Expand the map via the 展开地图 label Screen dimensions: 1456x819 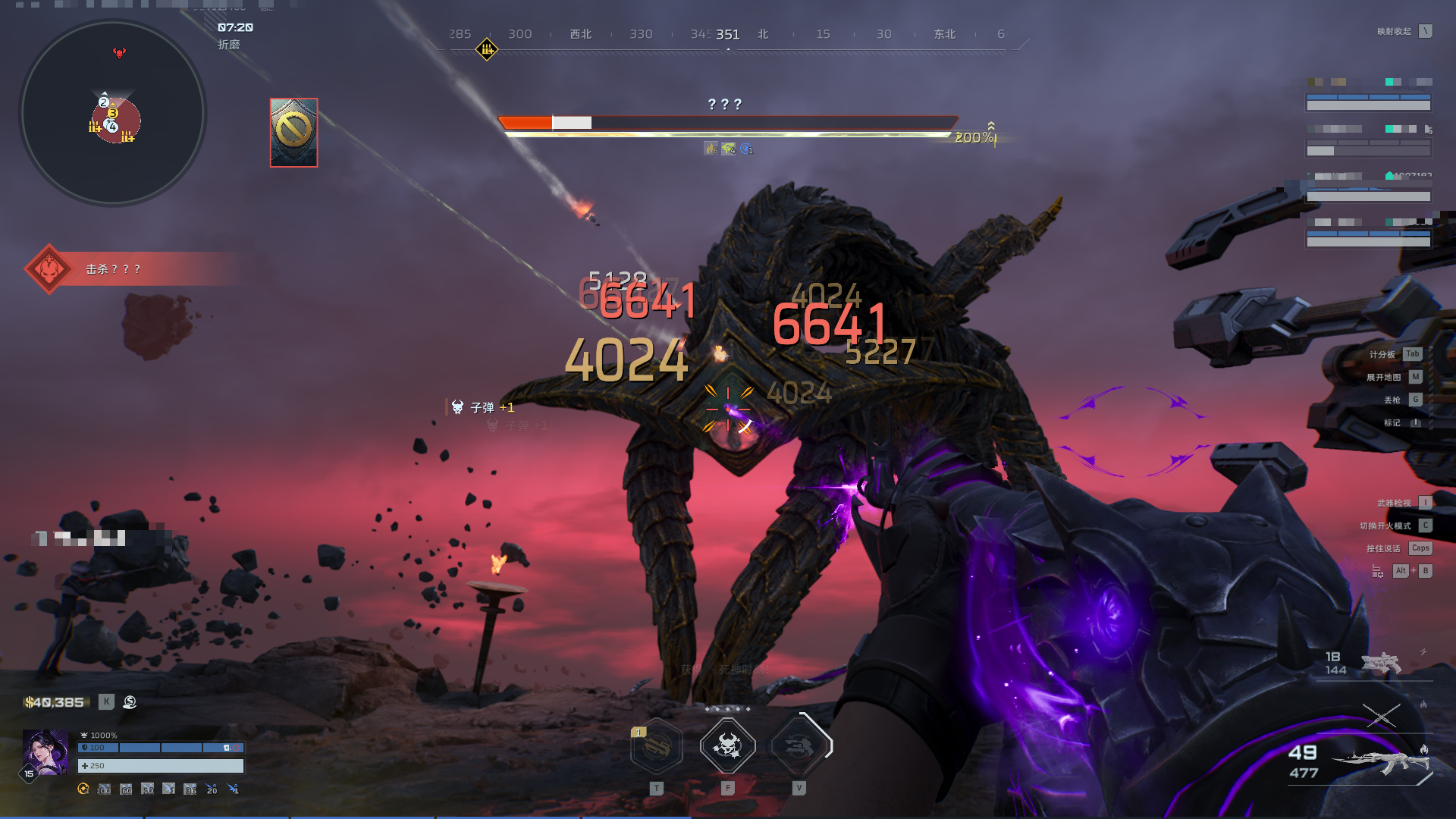click(x=1383, y=377)
